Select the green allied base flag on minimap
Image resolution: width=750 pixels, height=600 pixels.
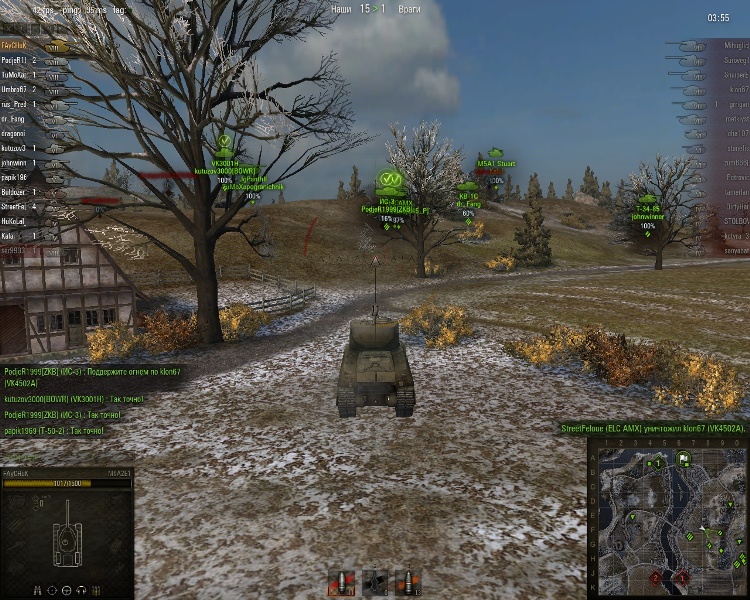point(683,460)
